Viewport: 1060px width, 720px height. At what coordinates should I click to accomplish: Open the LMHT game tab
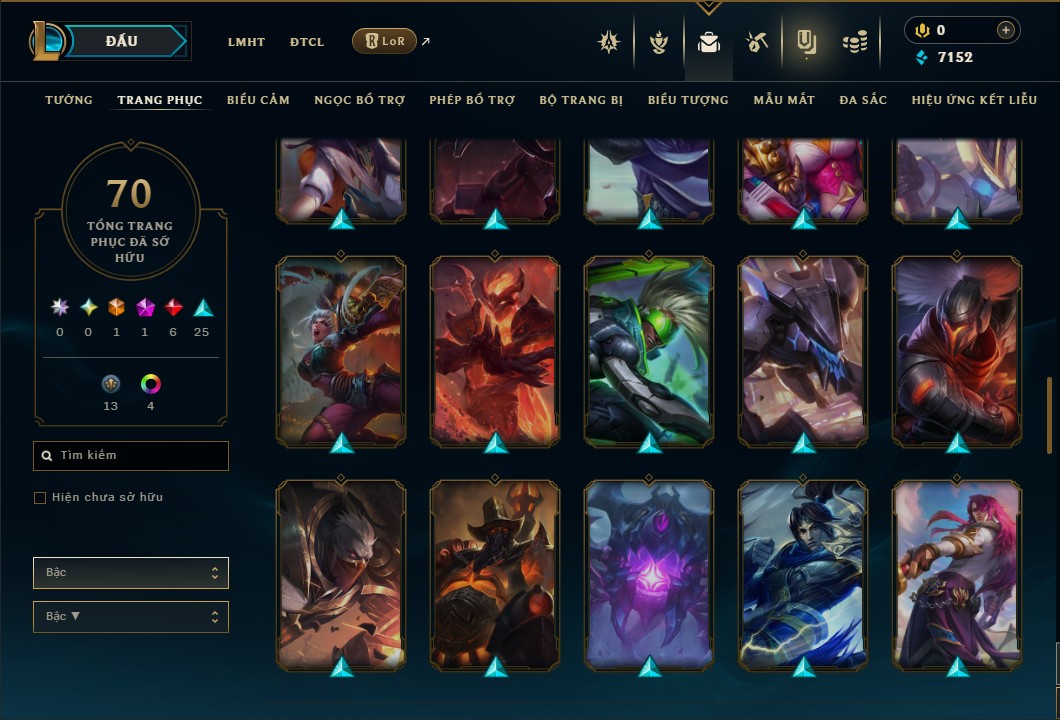[x=246, y=42]
